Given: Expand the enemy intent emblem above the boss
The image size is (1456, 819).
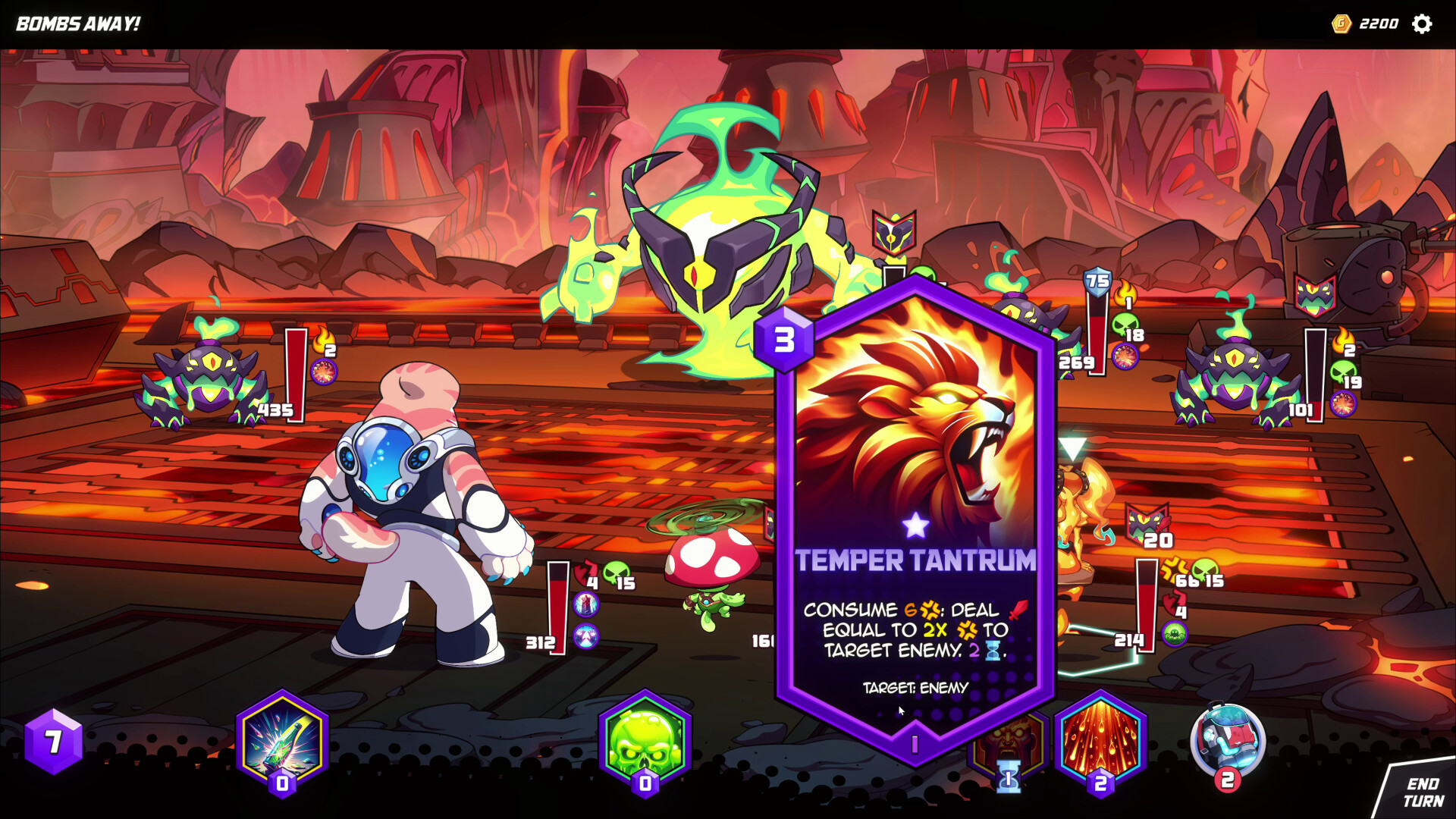Looking at the screenshot, I should [893, 231].
